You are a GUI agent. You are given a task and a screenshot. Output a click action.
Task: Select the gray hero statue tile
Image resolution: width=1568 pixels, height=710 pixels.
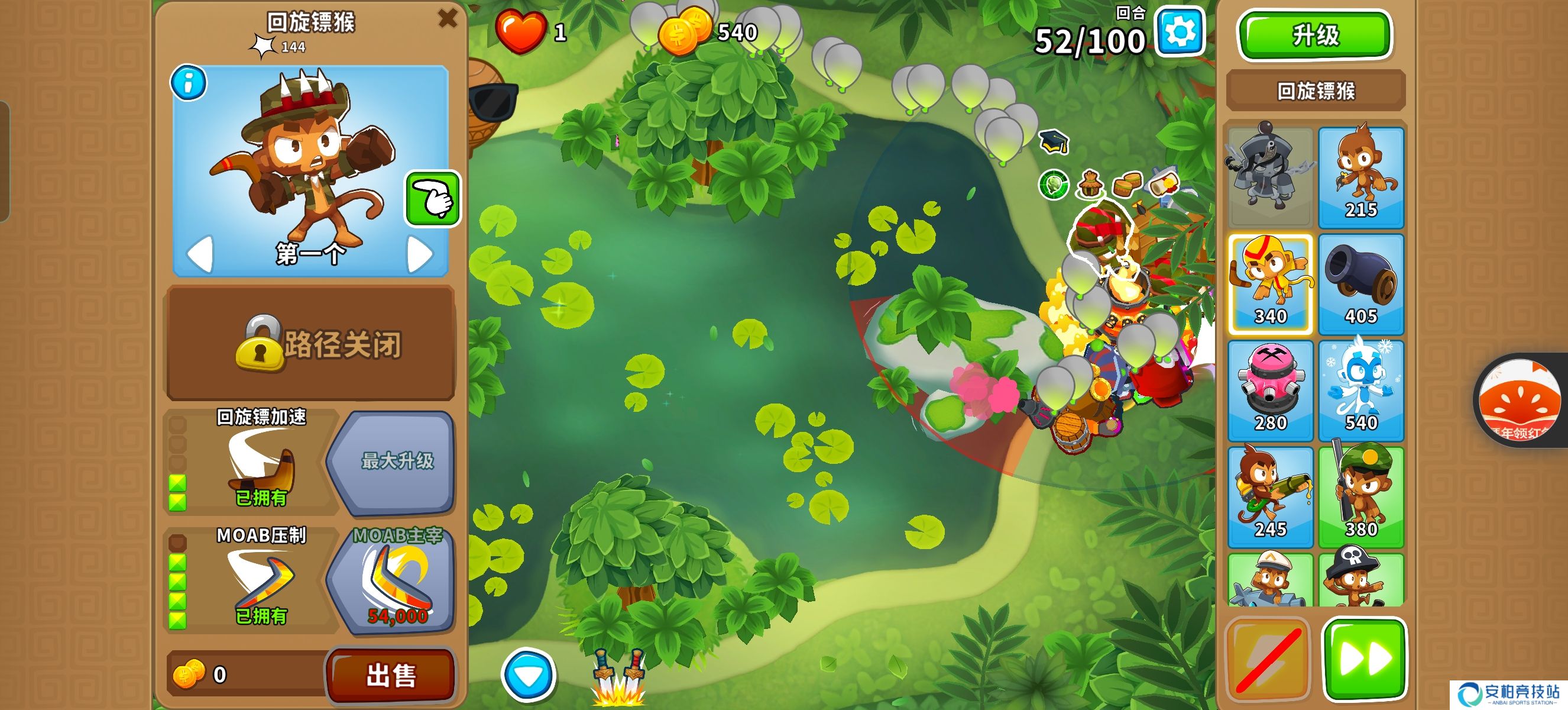[1271, 176]
